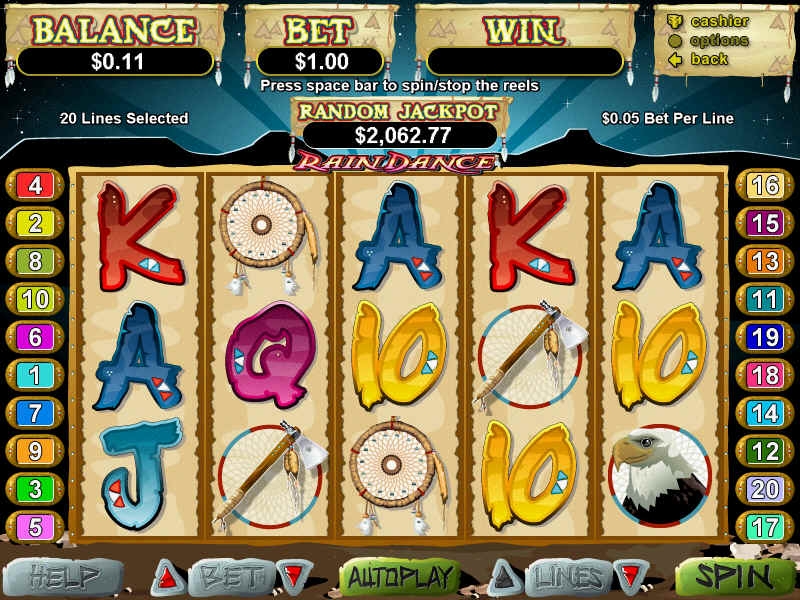Screen dimensions: 800x600
Task: Select payline number 7
Action: click(x=35, y=412)
